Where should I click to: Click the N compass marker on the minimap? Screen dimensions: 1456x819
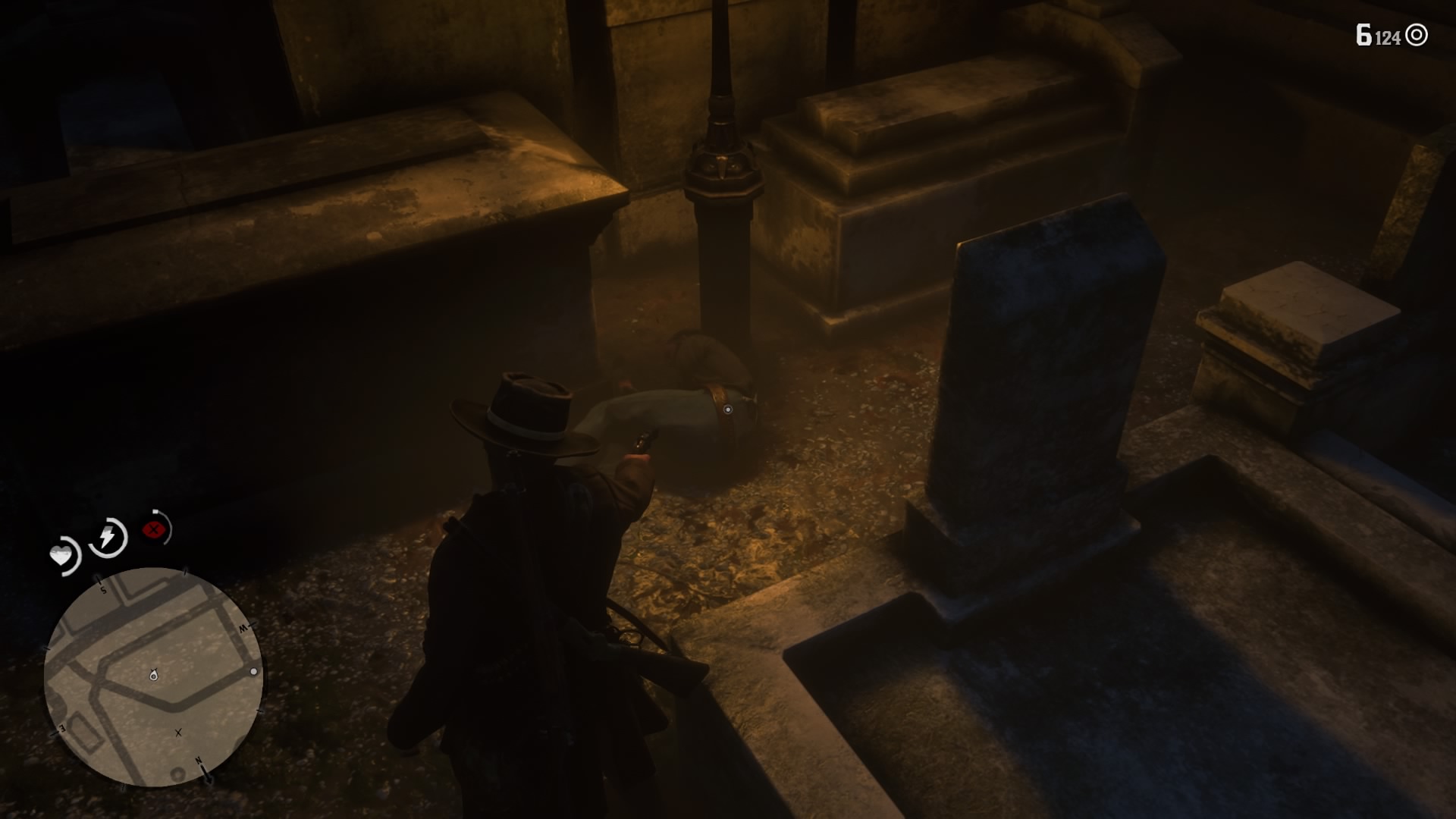[199, 761]
